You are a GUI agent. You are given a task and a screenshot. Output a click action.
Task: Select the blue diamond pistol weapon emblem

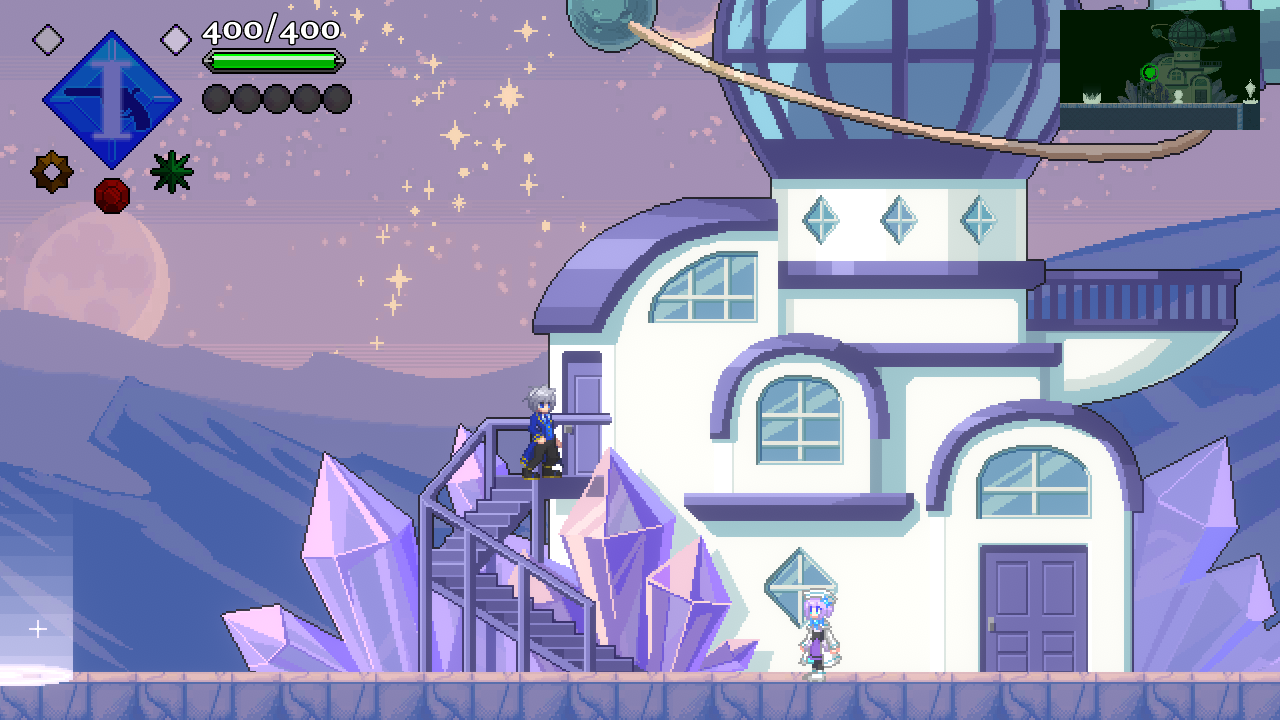(111, 99)
